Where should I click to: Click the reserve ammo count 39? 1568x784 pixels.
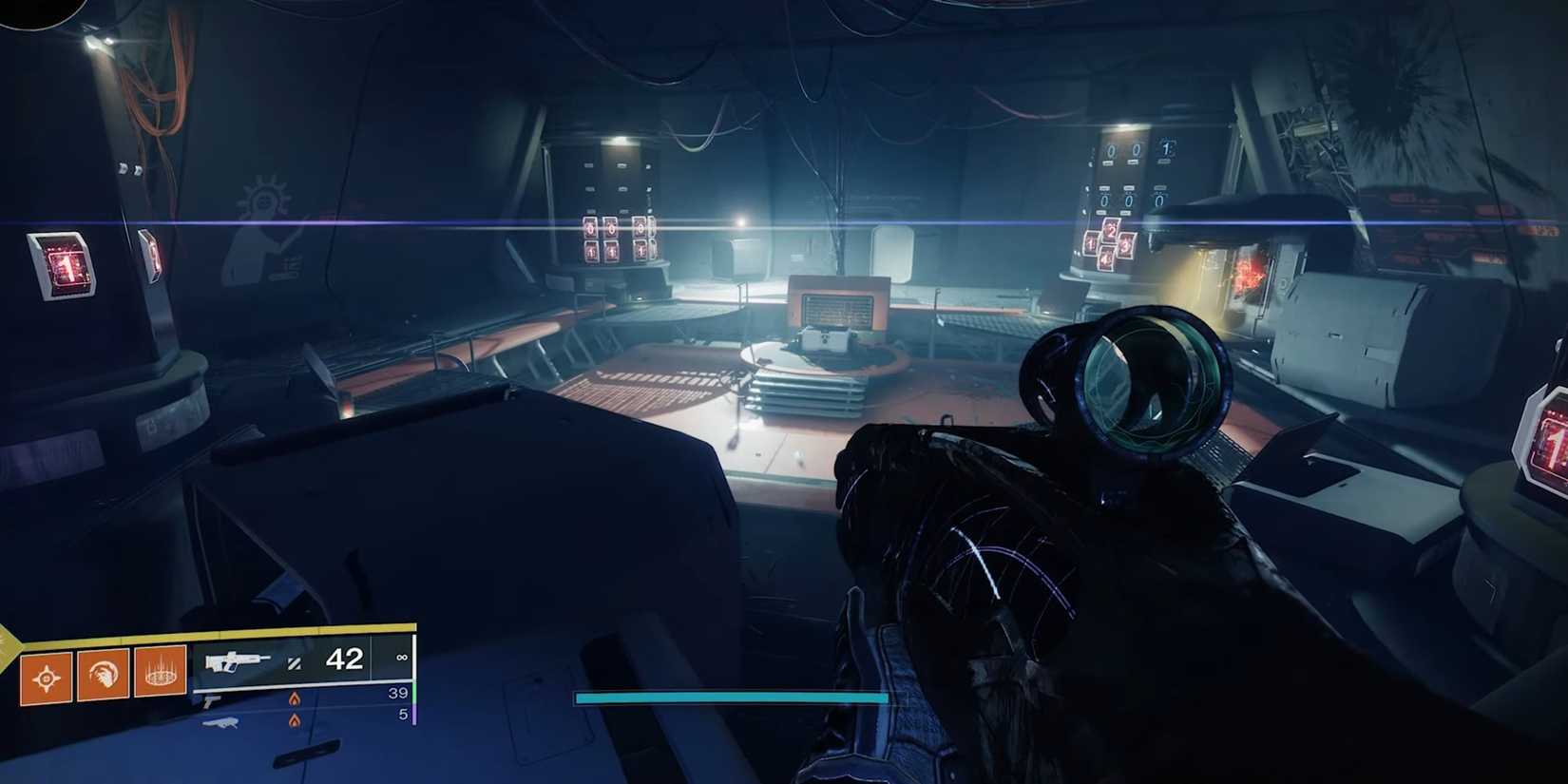pos(397,693)
